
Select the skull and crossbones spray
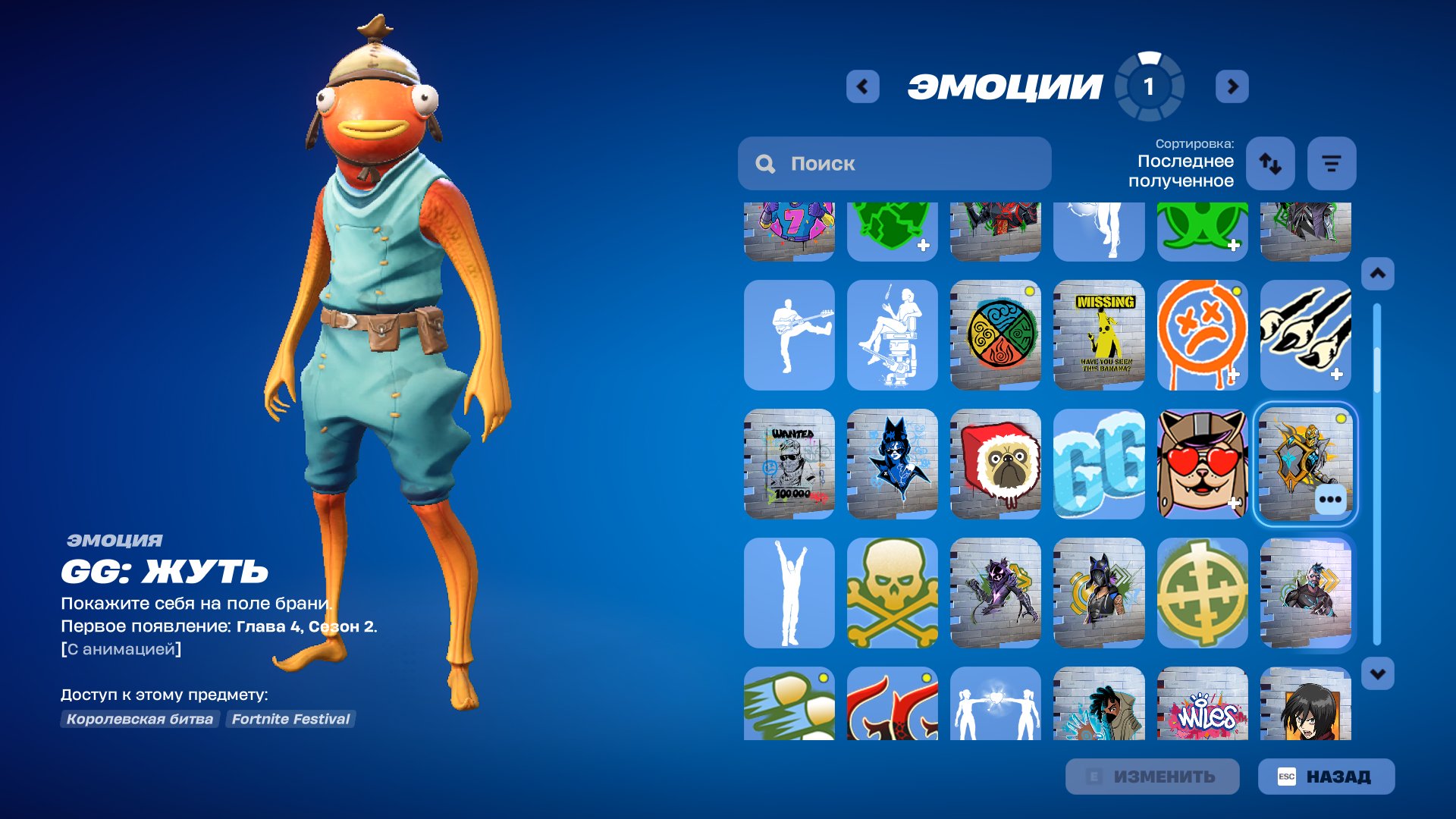[892, 594]
